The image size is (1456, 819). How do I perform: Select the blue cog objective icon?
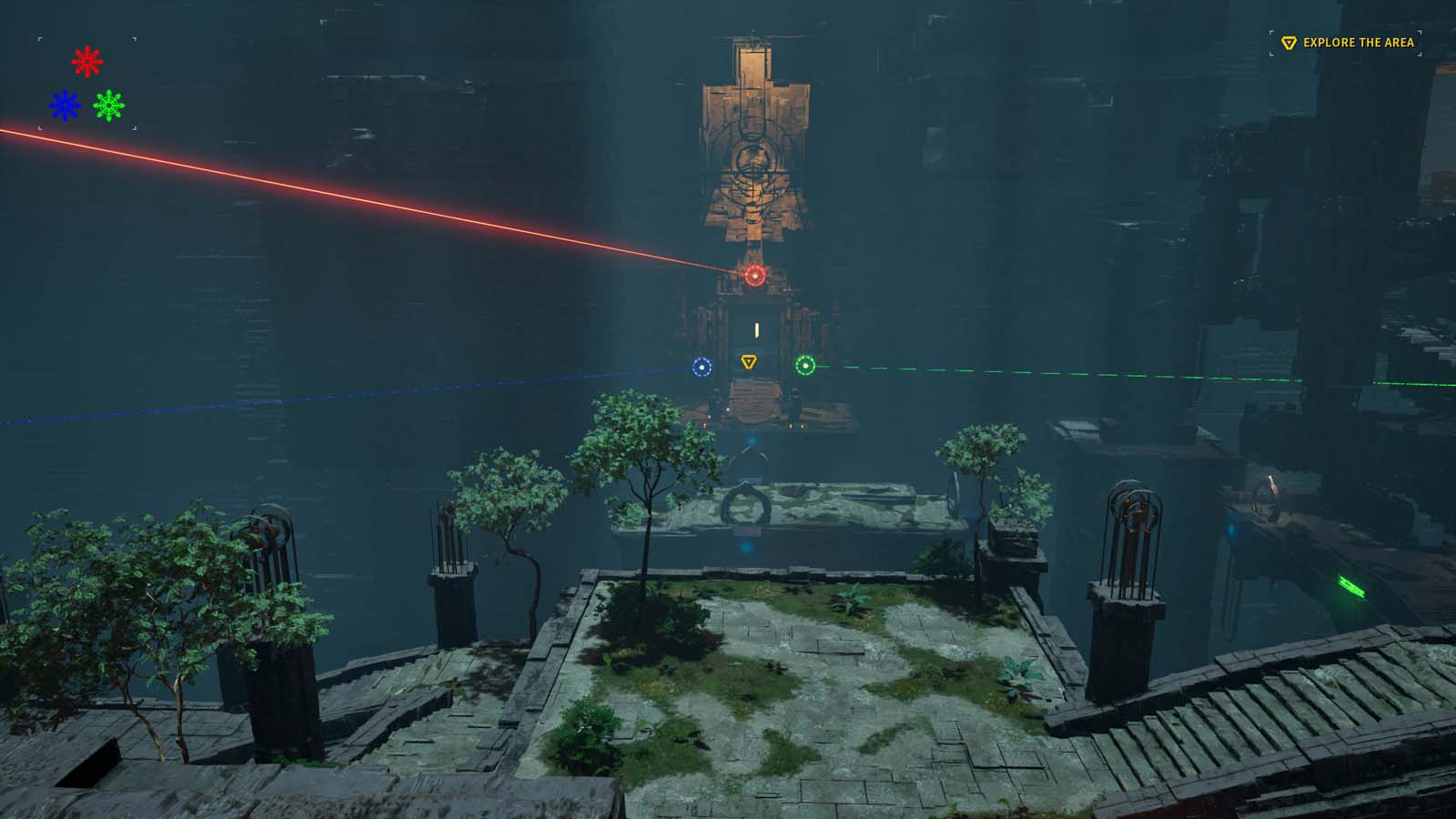pos(63,105)
